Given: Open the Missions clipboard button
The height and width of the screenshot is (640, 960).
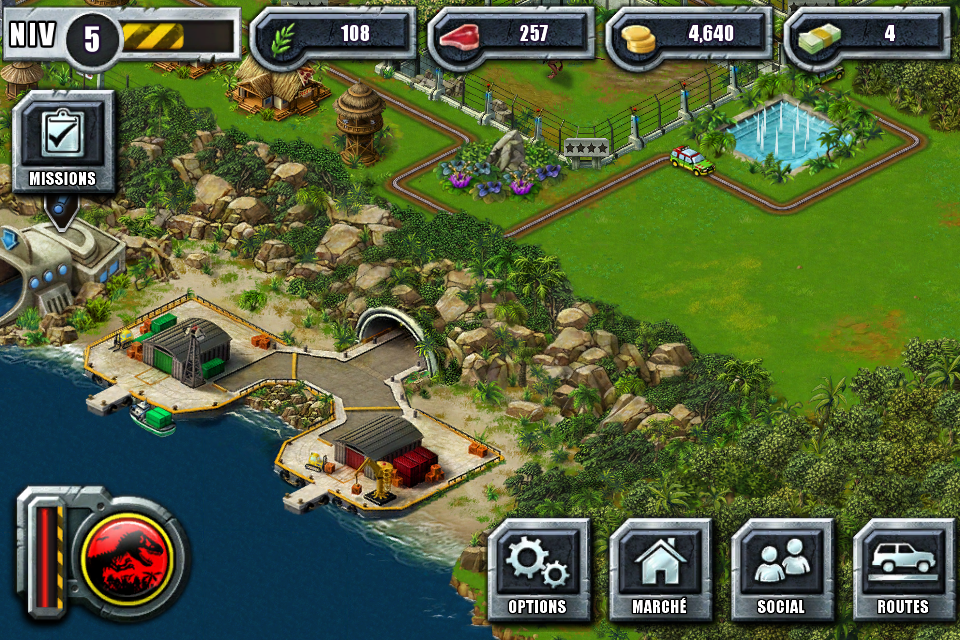Looking at the screenshot, I should click(62, 142).
